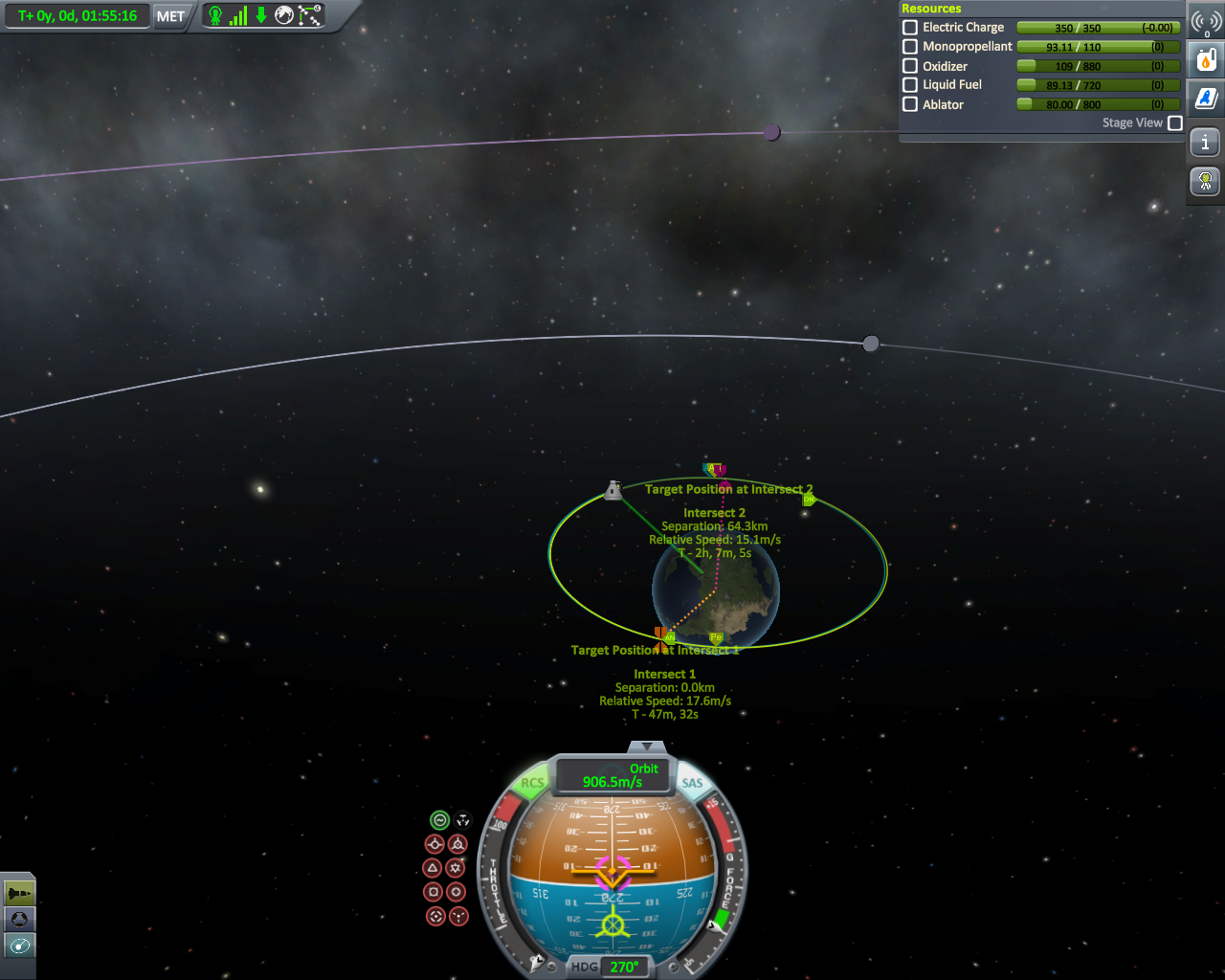Click the Kerbal astronaut button
The width and height of the screenshot is (1225, 980).
1206,180
